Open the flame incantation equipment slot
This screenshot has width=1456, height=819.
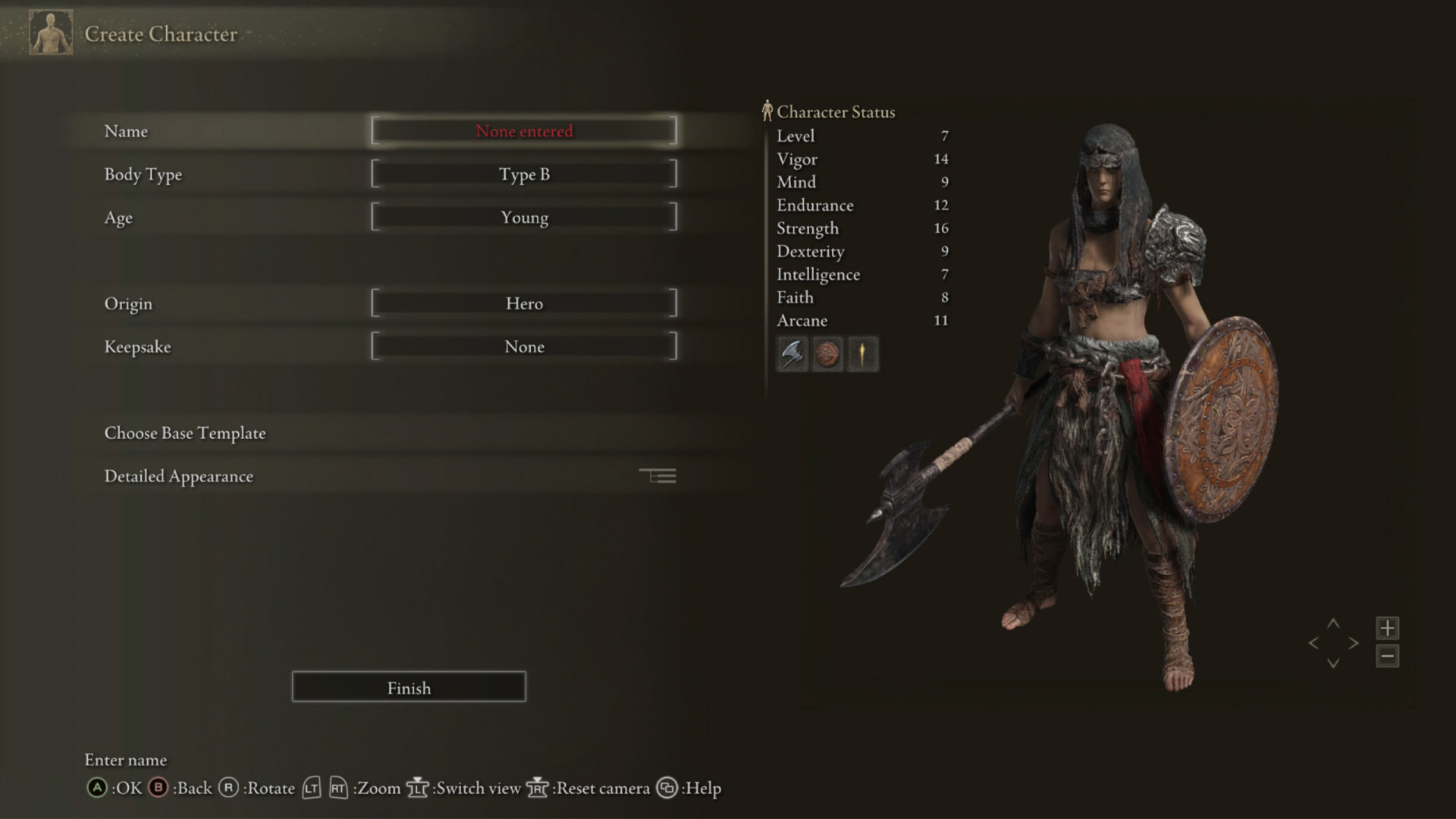(862, 354)
